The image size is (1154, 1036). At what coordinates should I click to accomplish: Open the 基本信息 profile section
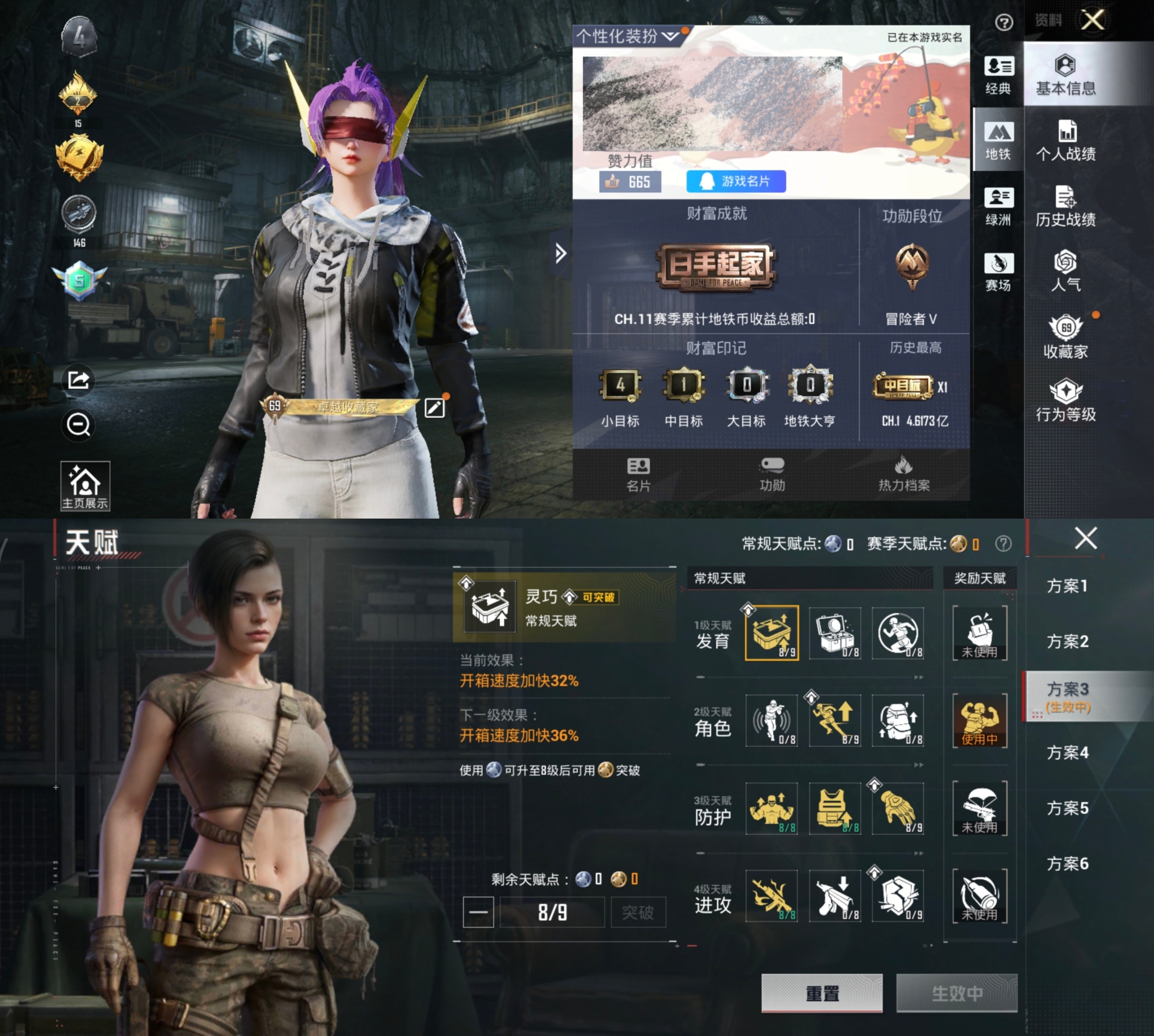pos(1065,75)
